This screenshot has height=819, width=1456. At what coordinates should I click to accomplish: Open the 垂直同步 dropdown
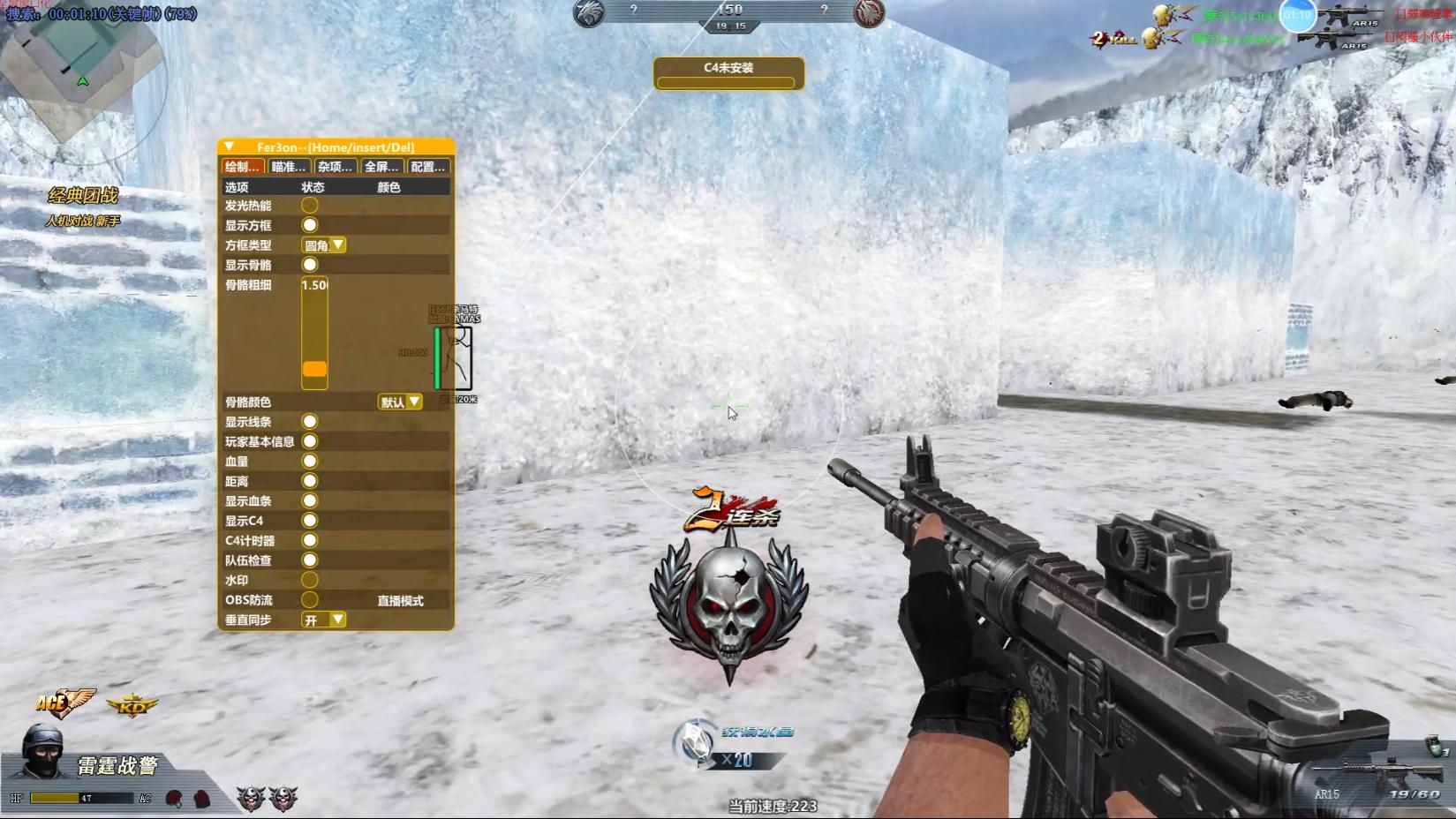pyautogui.click(x=324, y=620)
